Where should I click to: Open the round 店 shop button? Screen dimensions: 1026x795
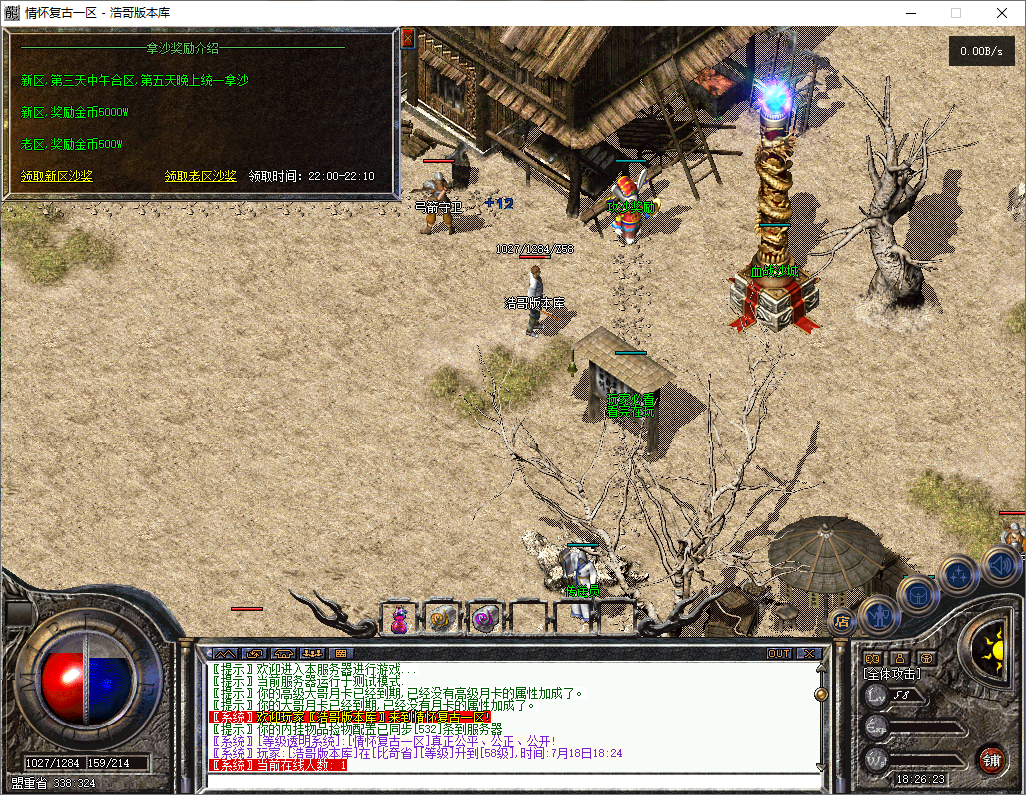[x=842, y=621]
